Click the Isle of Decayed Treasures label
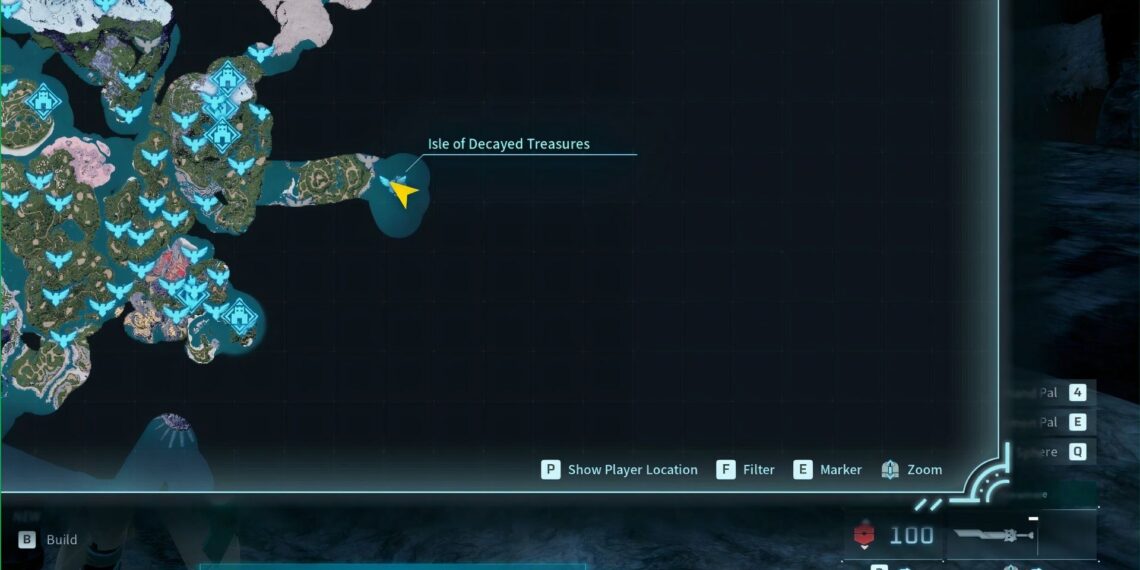This screenshot has width=1140, height=570. click(508, 144)
